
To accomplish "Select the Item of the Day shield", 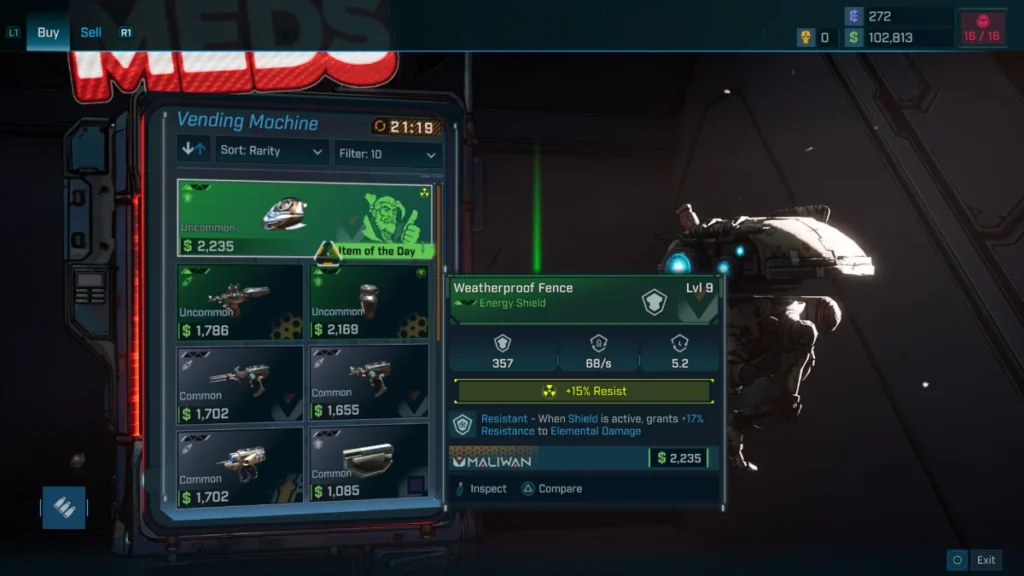I will [x=304, y=218].
